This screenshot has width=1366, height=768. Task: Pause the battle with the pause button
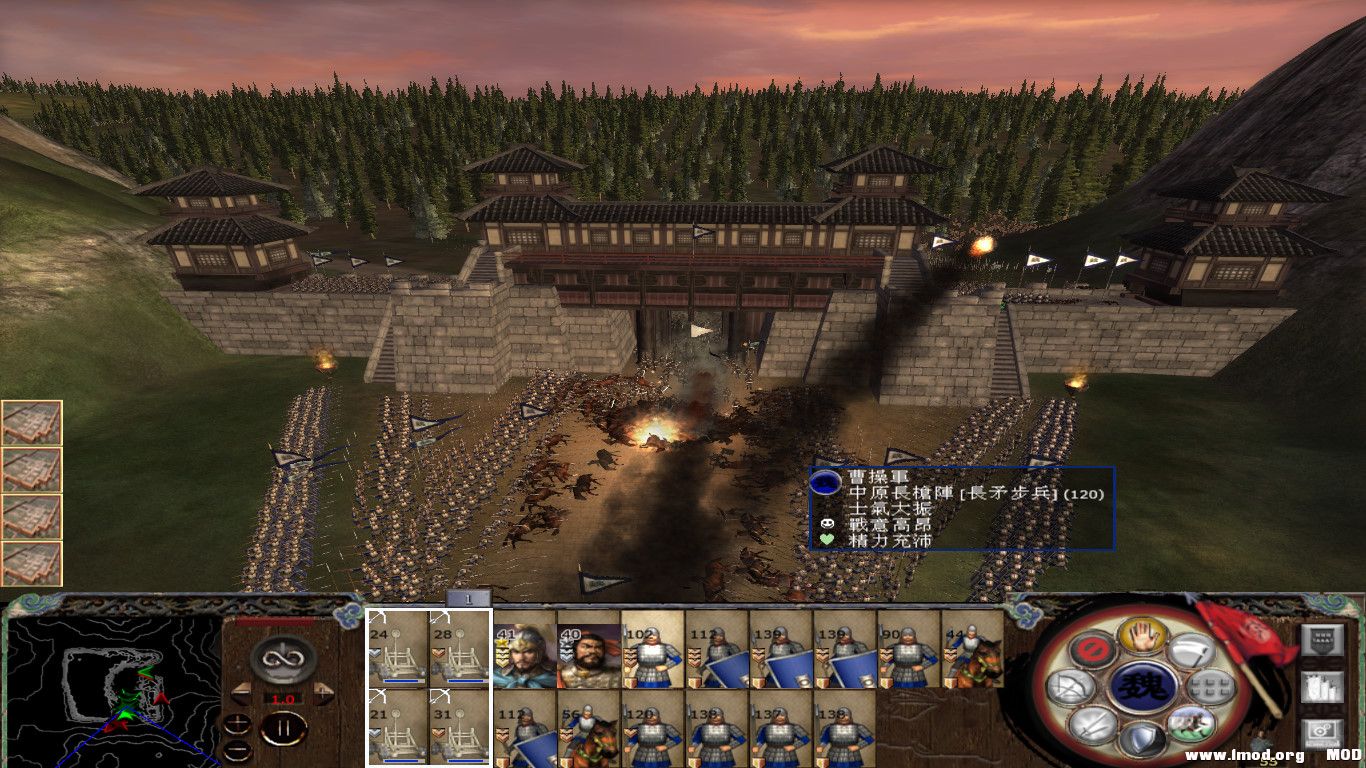283,729
